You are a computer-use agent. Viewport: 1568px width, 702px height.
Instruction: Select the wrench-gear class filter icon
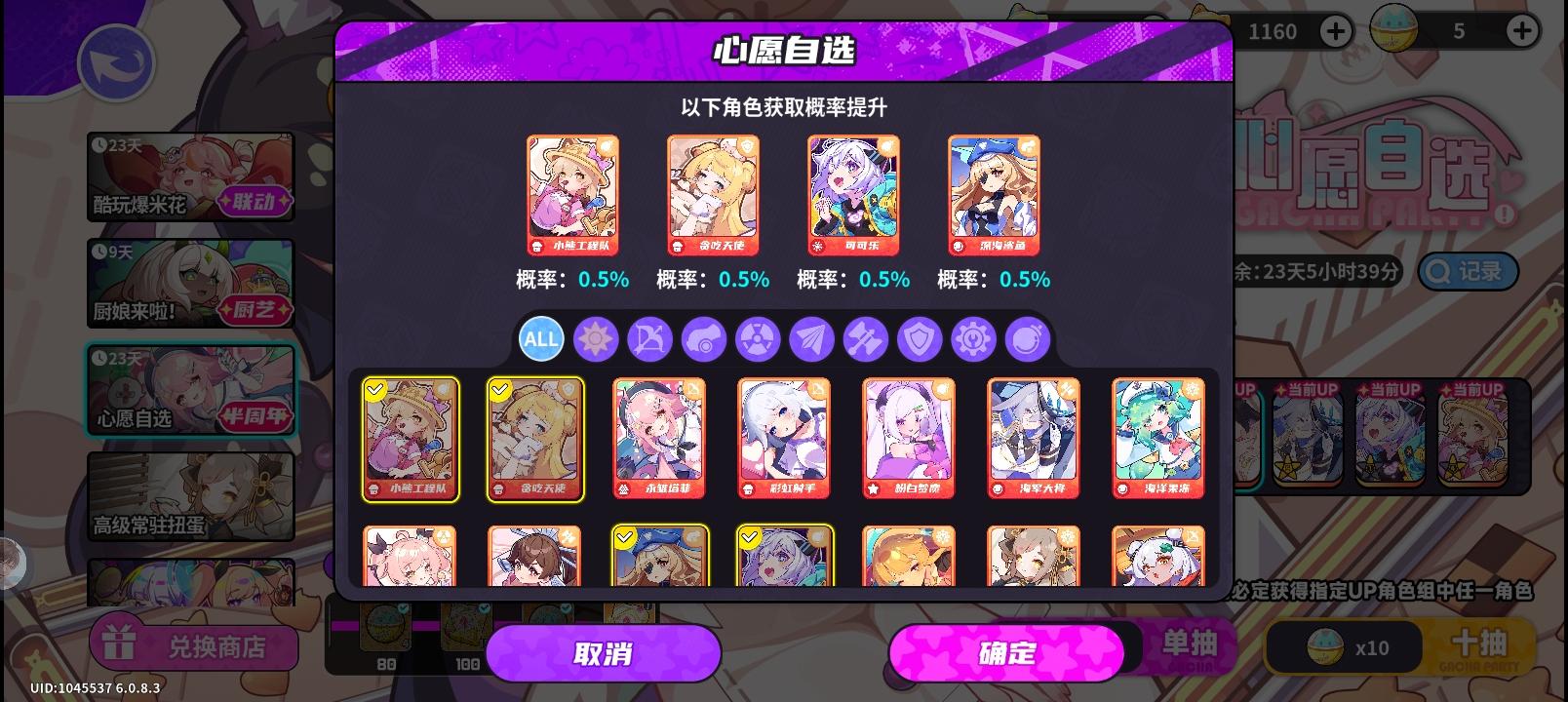click(973, 339)
